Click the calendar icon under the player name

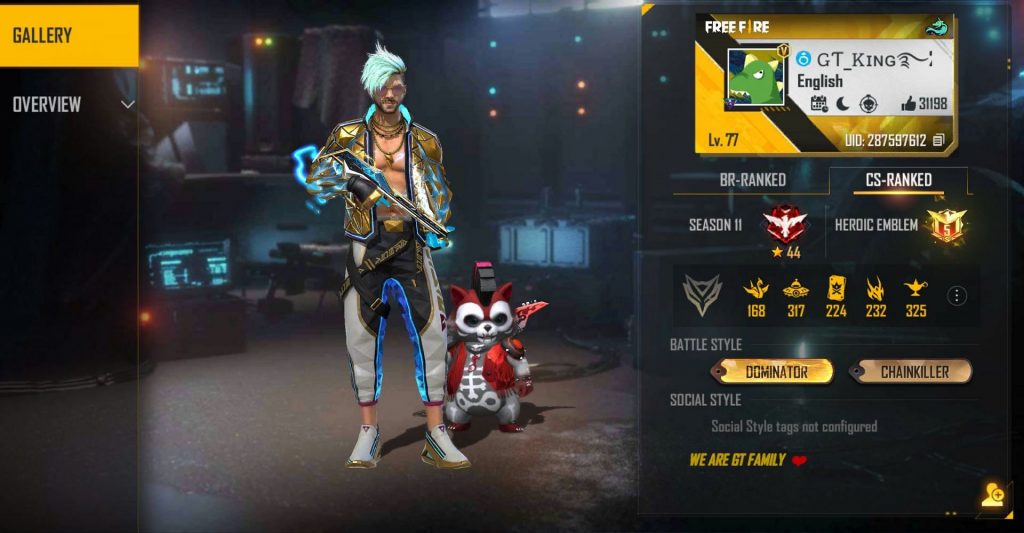point(818,104)
